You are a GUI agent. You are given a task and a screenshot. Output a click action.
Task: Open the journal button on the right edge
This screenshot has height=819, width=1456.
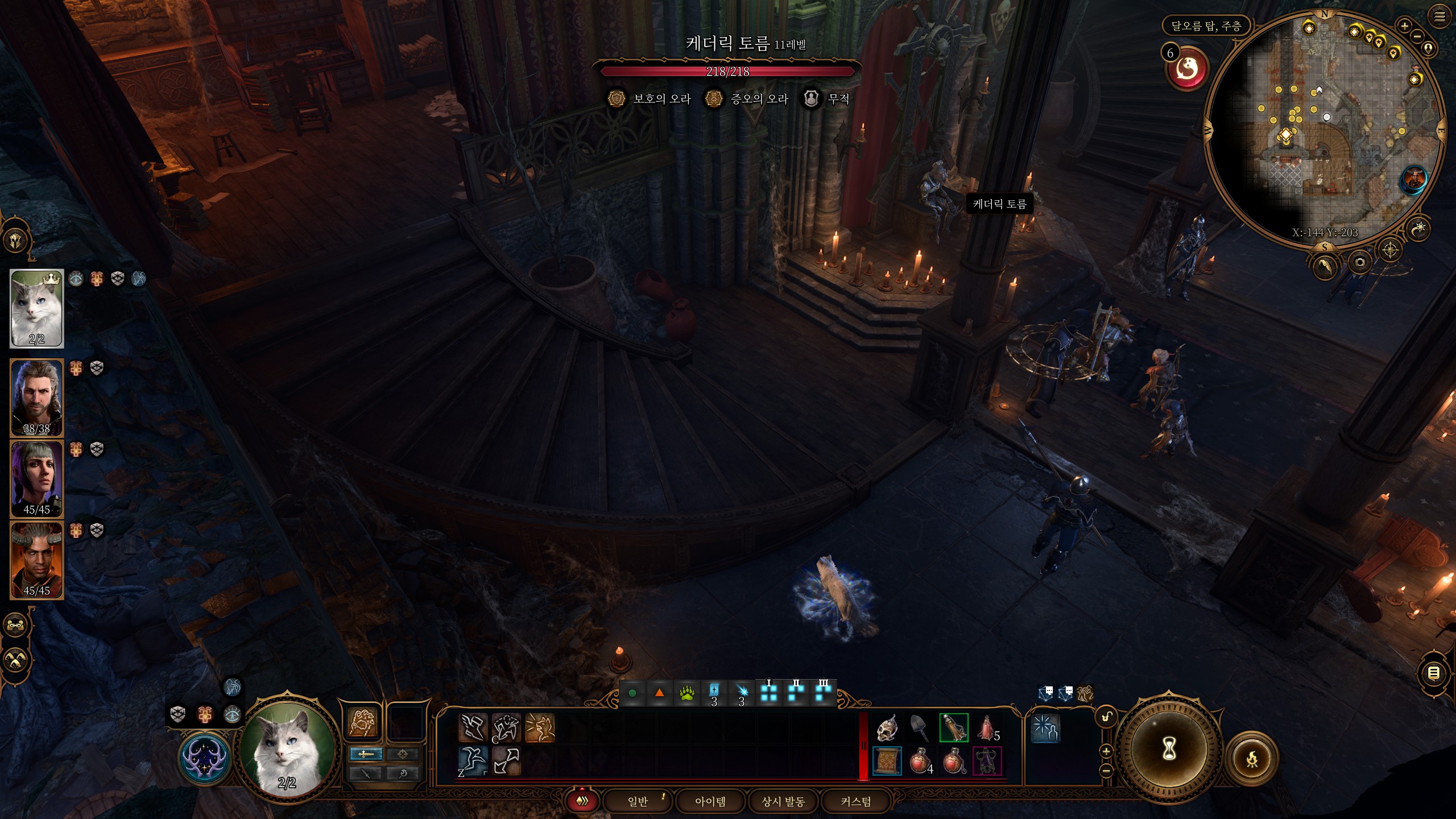(1434, 673)
